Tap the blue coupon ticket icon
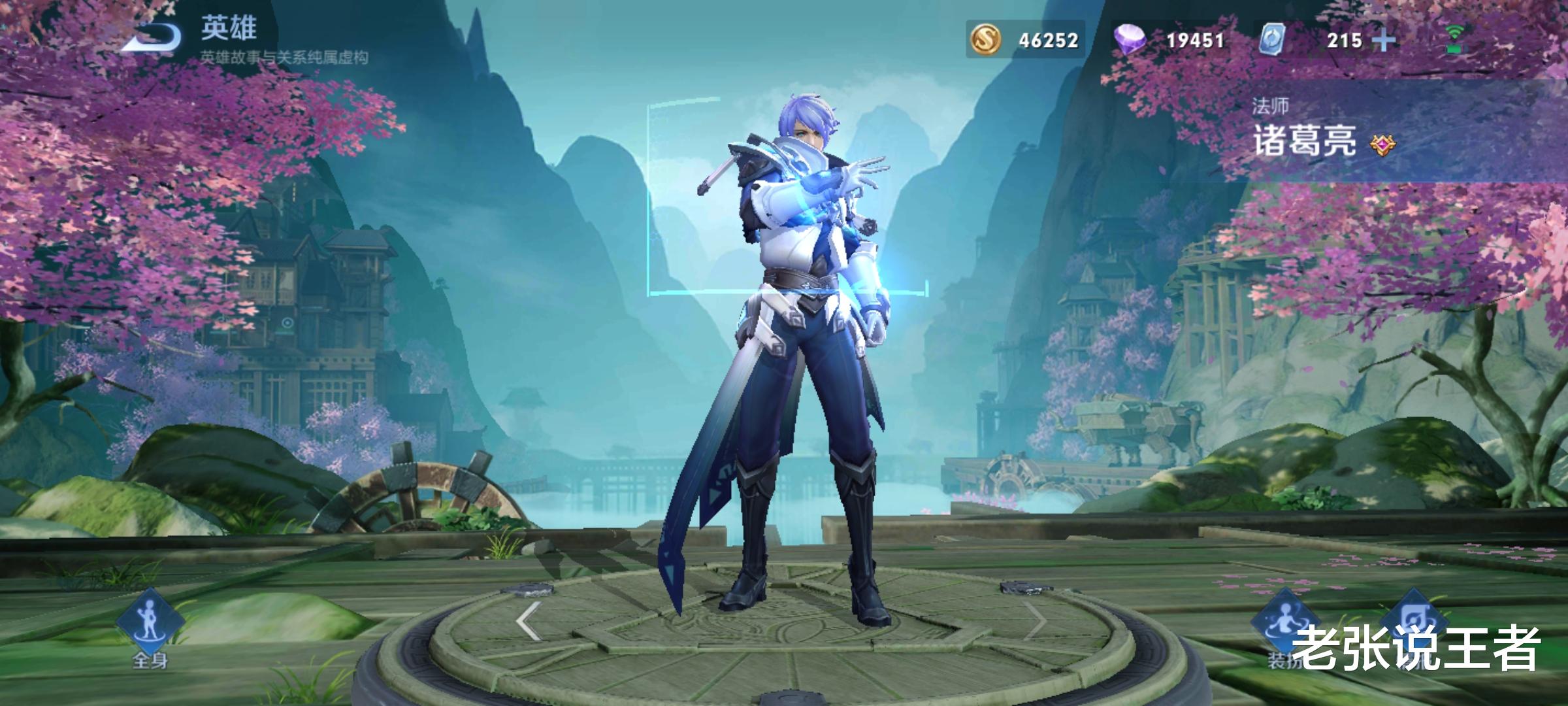The width and height of the screenshot is (1568, 706). (1272, 40)
